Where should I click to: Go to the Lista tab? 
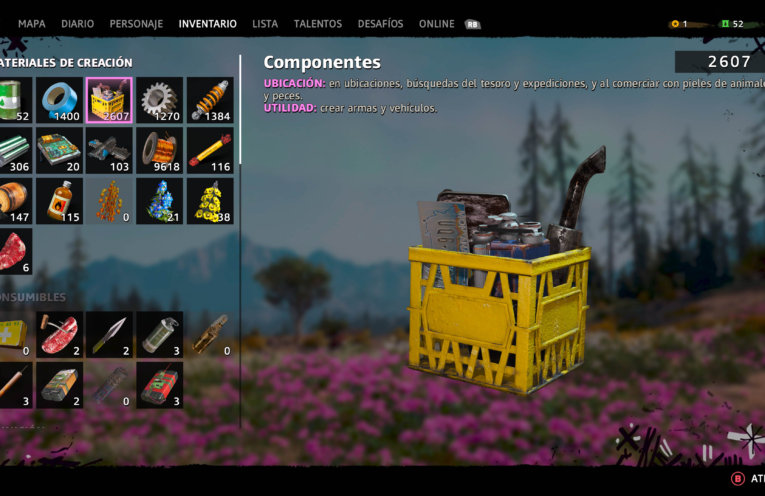[265, 24]
